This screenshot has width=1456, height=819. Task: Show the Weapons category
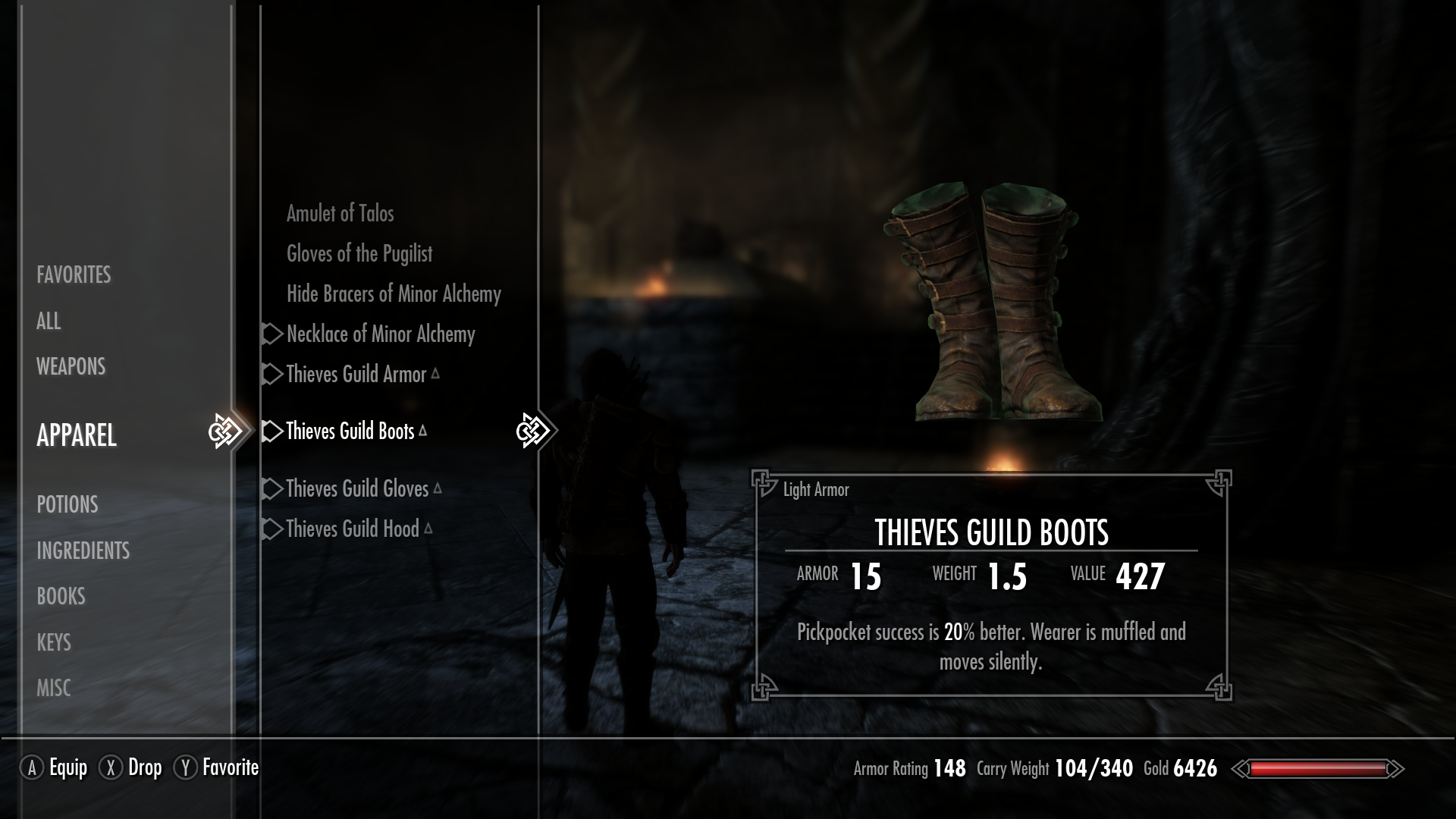71,367
